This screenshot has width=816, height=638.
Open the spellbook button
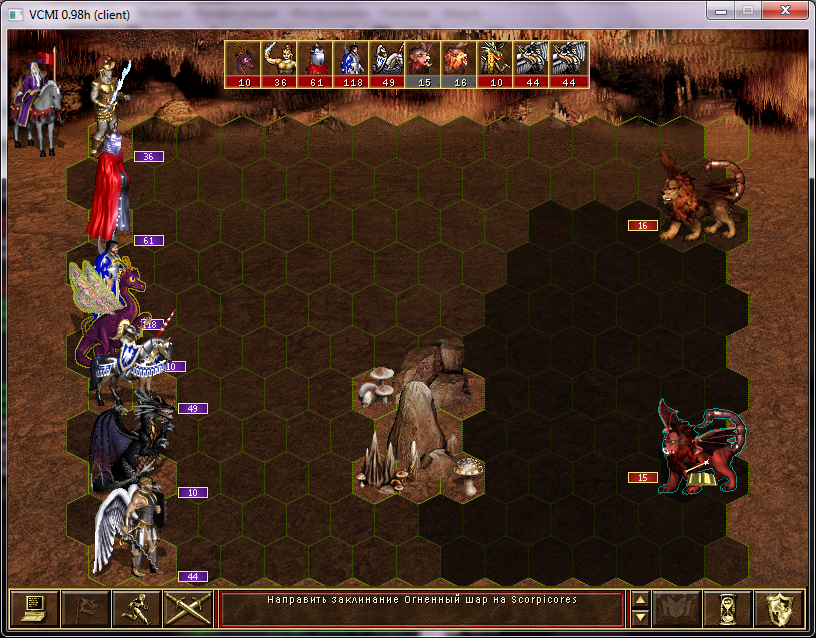pyautogui.click(x=676, y=609)
